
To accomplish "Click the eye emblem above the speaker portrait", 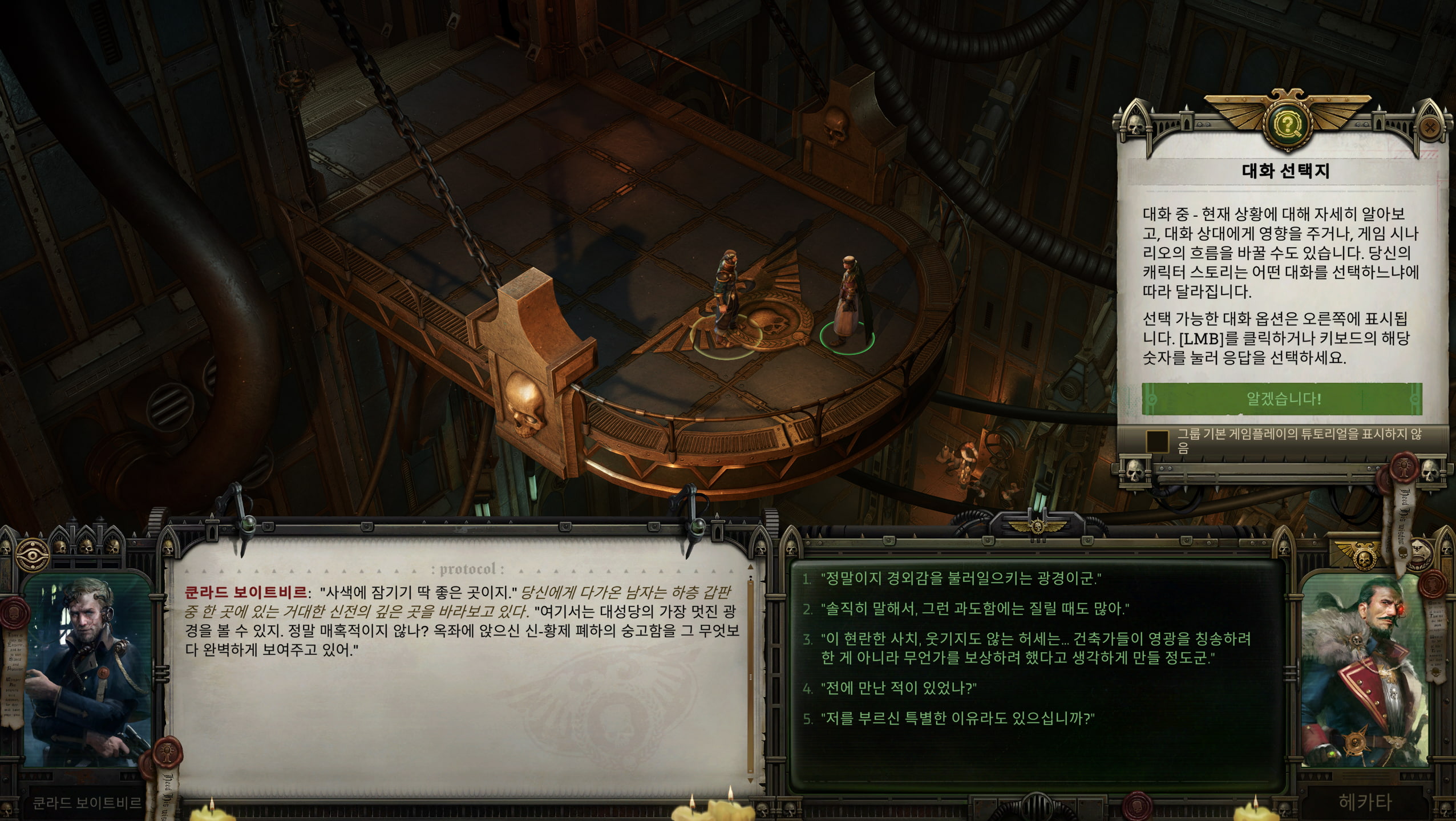I will click(33, 553).
